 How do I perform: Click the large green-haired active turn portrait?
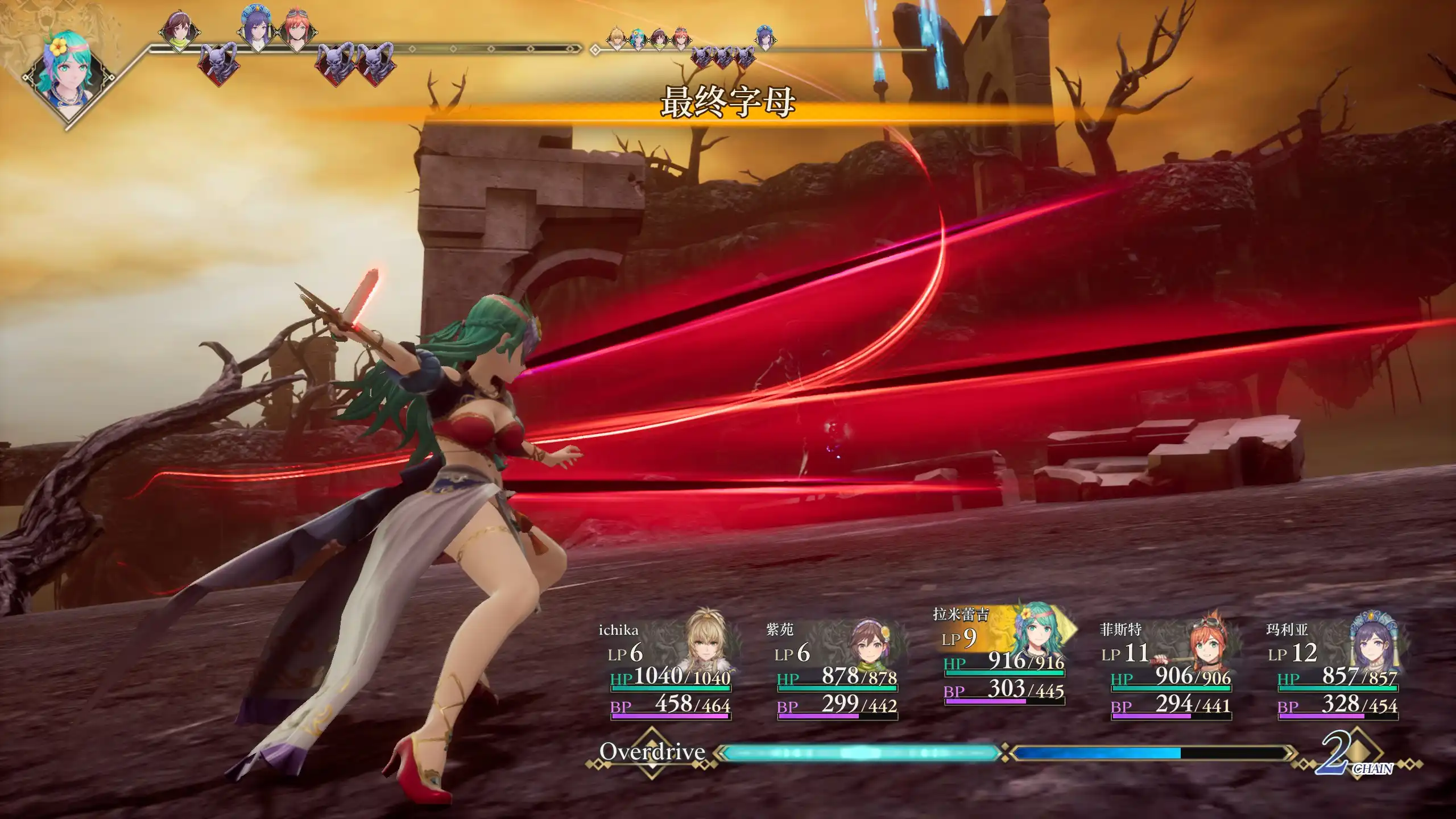(x=68, y=74)
